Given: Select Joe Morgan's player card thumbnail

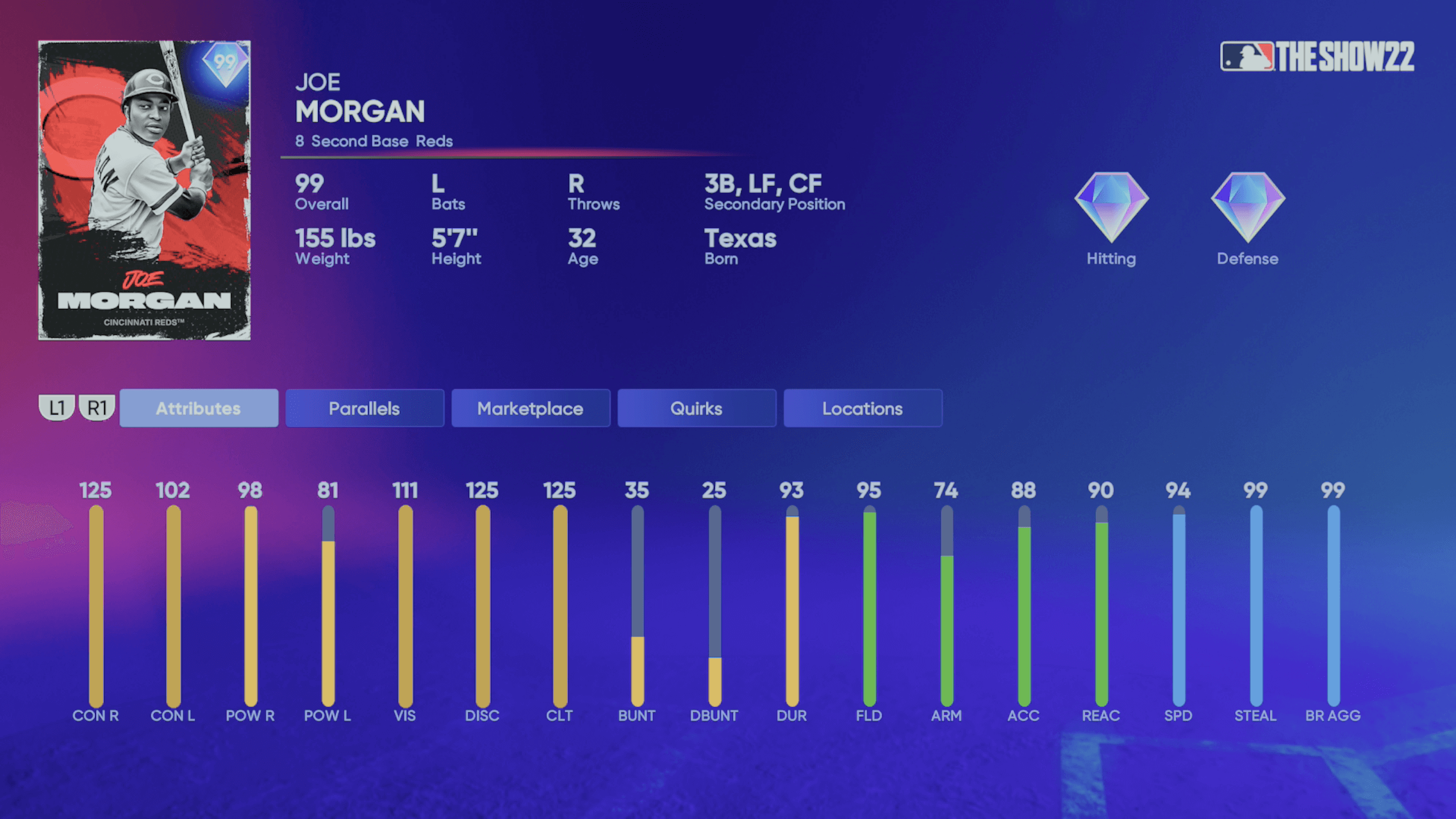Looking at the screenshot, I should (144, 188).
